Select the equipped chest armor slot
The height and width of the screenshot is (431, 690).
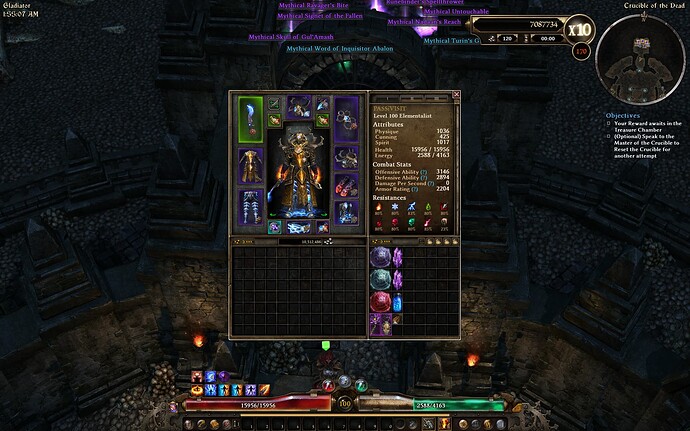[250, 167]
